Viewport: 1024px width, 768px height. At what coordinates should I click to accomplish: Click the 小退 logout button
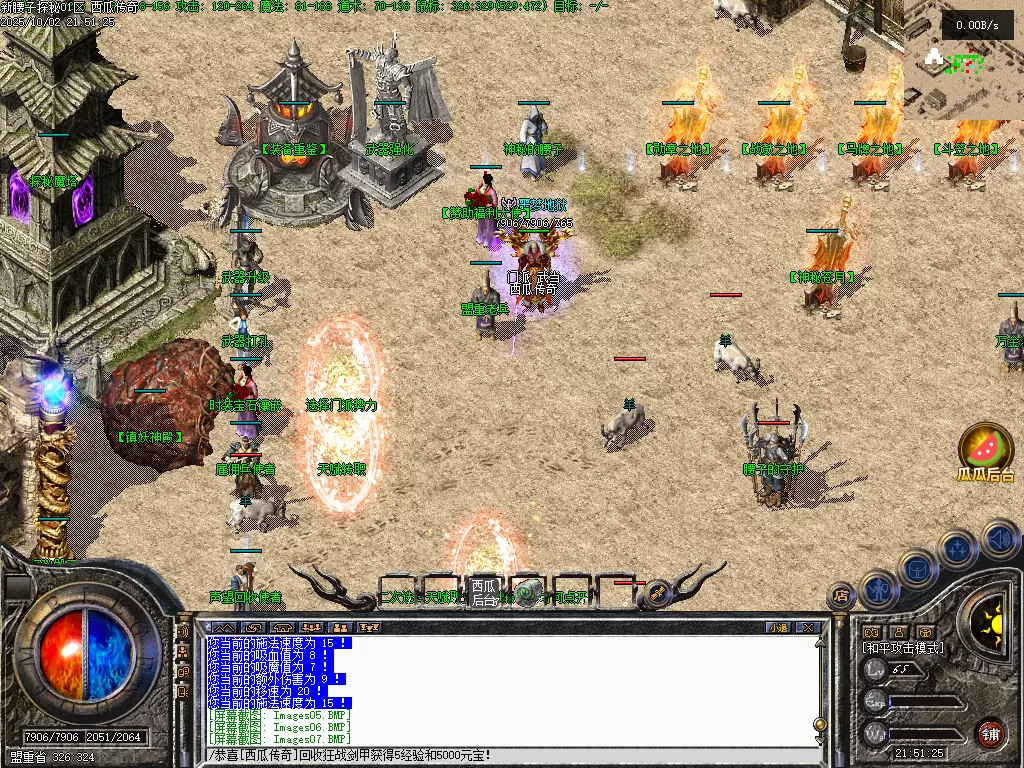click(777, 627)
